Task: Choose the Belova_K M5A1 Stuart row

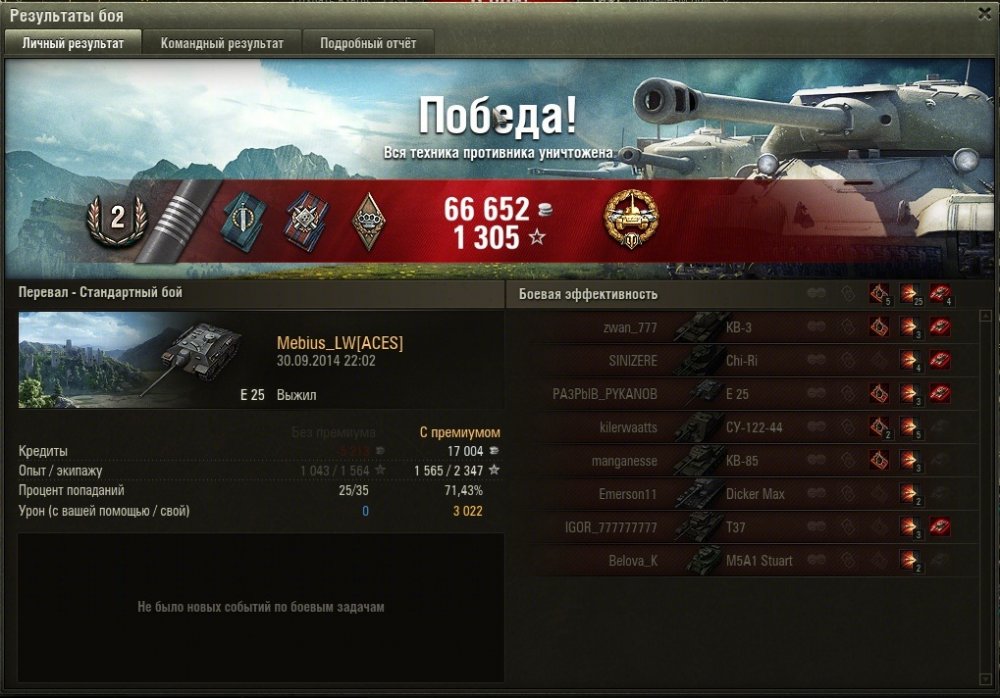Action: 740,561
